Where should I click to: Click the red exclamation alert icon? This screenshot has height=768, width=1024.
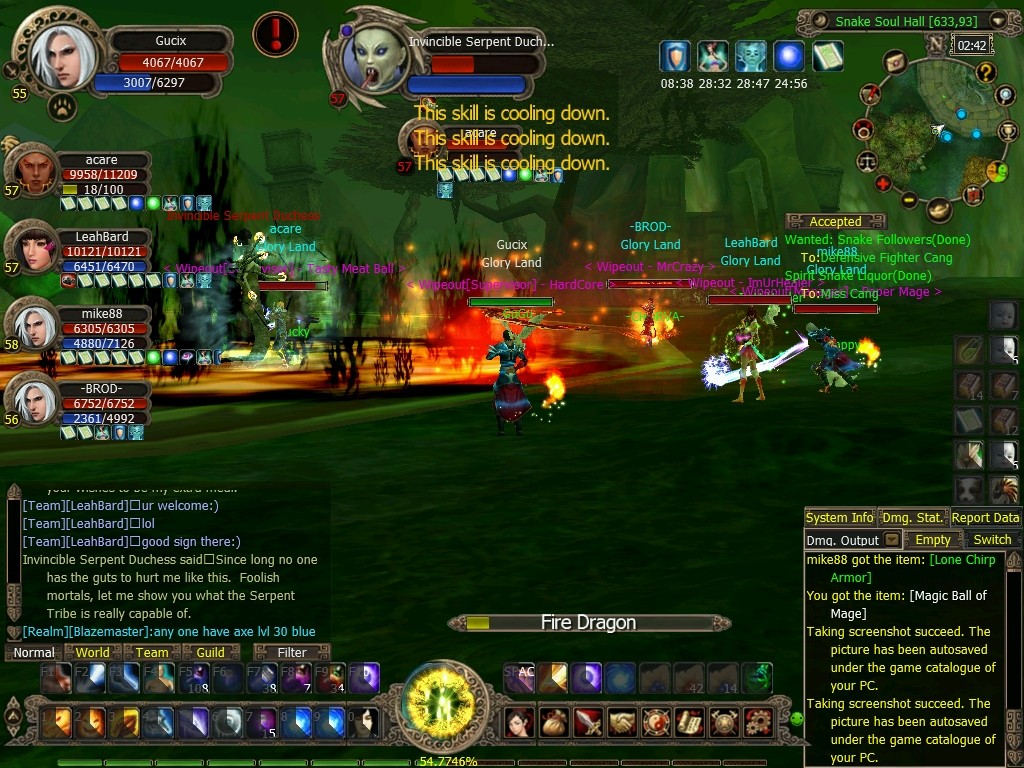275,35
